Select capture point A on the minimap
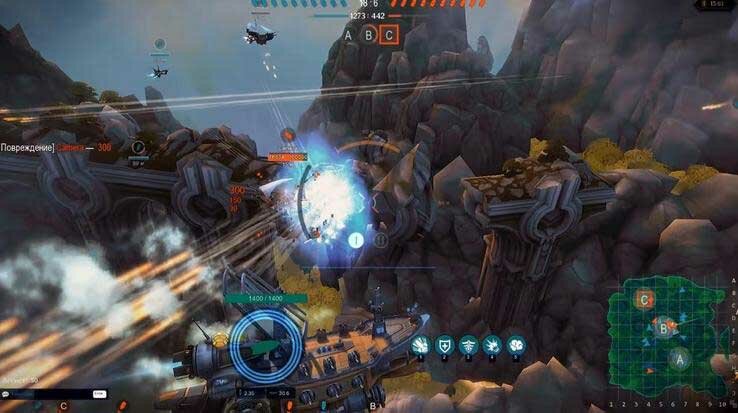This screenshot has width=738, height=413. [x=679, y=356]
